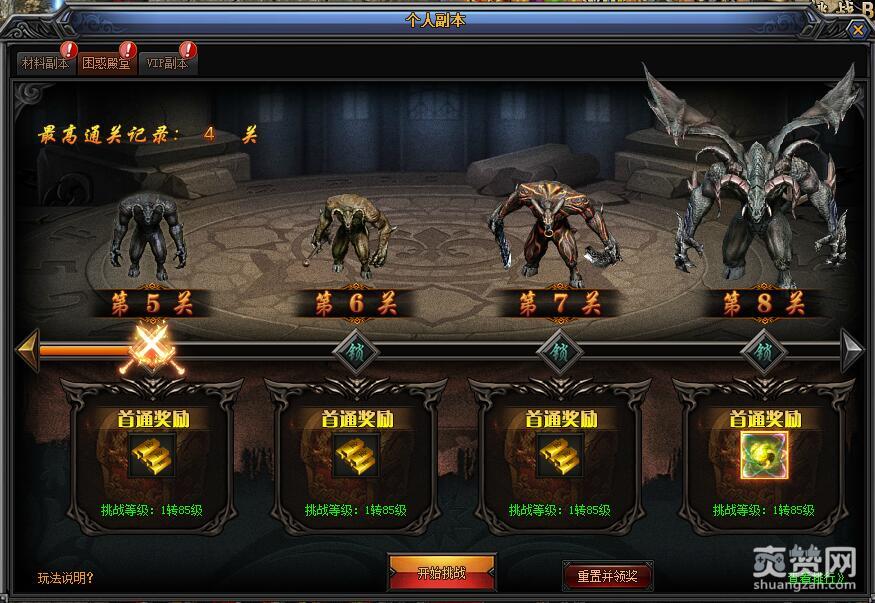Select the 困惑殿堂 tab
Viewport: 875px width, 603px height.
click(105, 63)
